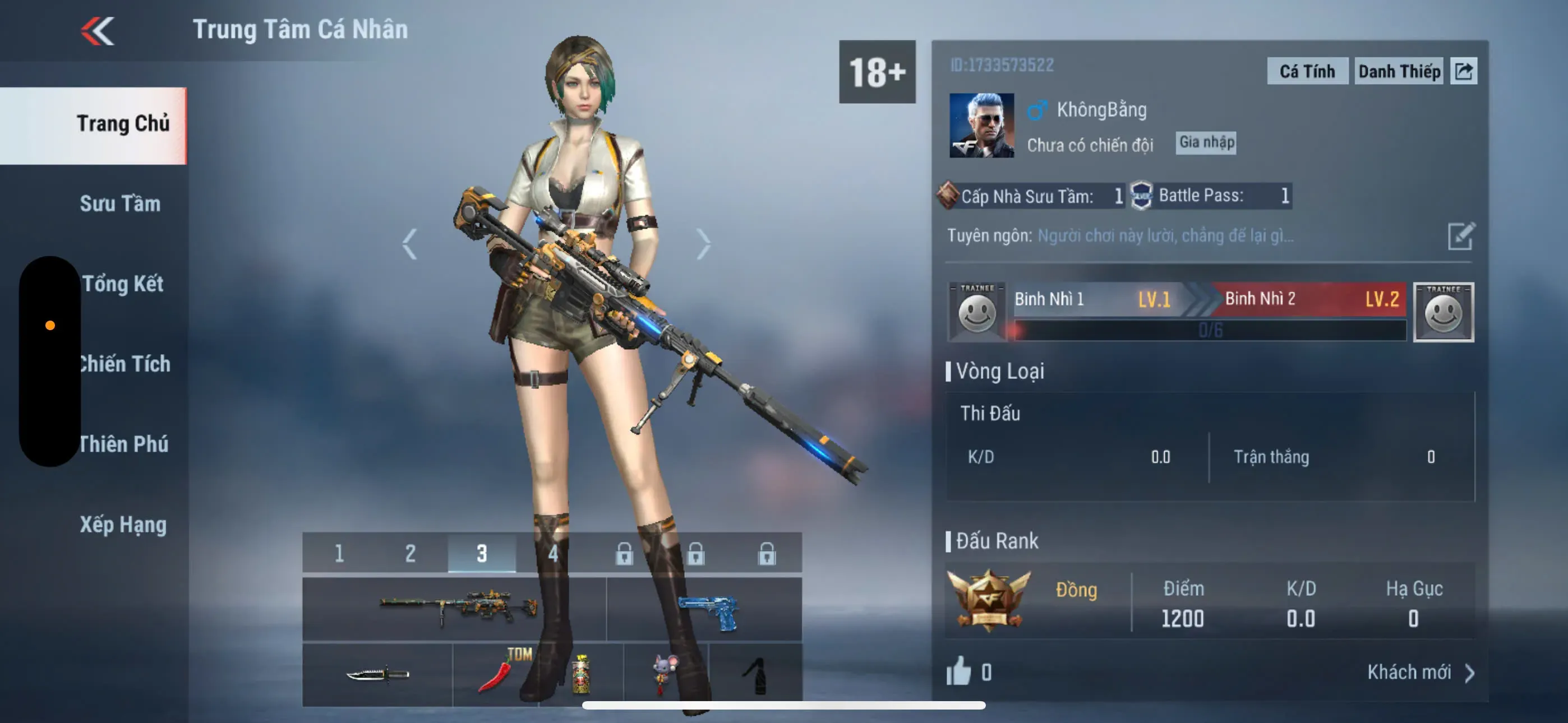Select the Thiên Phú entry
Screen dimensions: 1568x723
[123, 444]
